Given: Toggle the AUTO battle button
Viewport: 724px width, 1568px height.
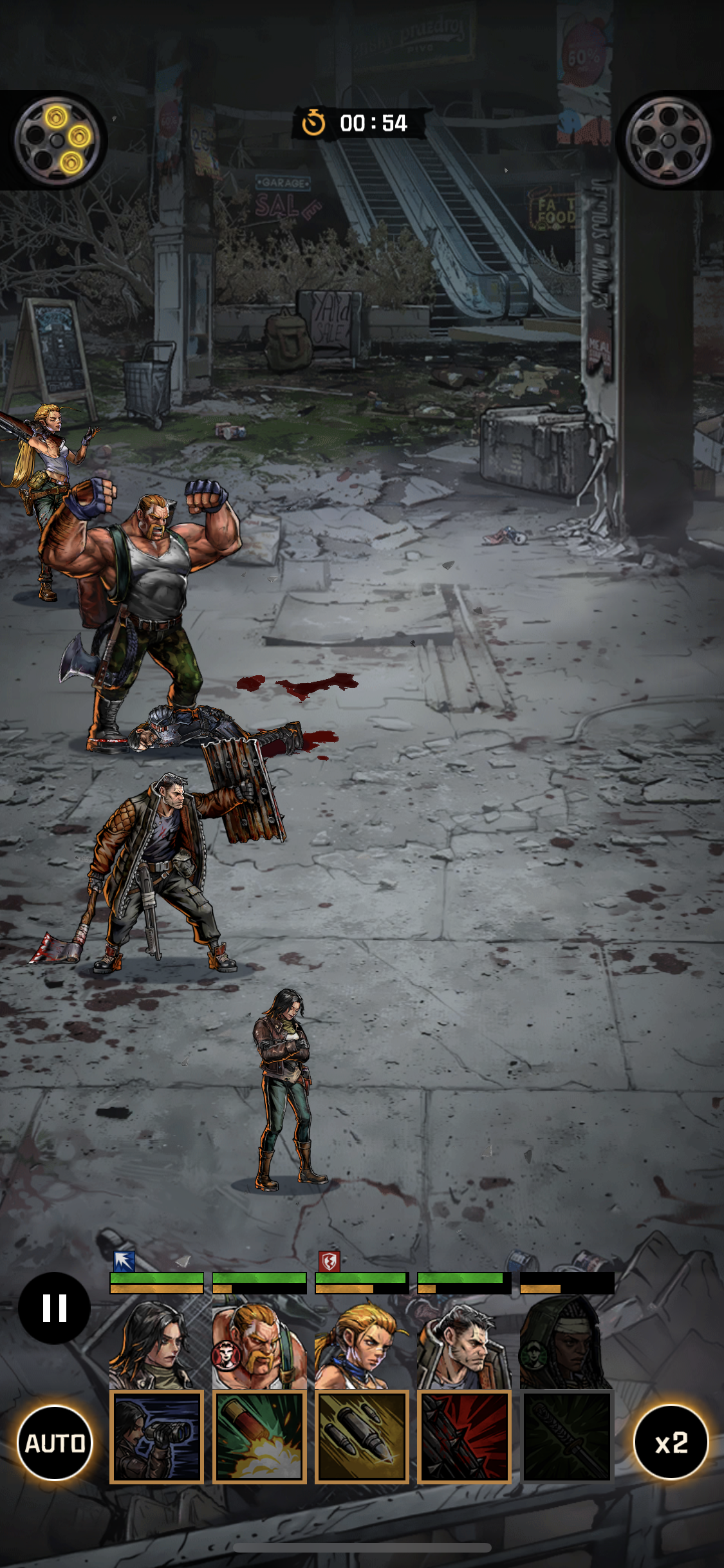Looking at the screenshot, I should click(x=55, y=1442).
